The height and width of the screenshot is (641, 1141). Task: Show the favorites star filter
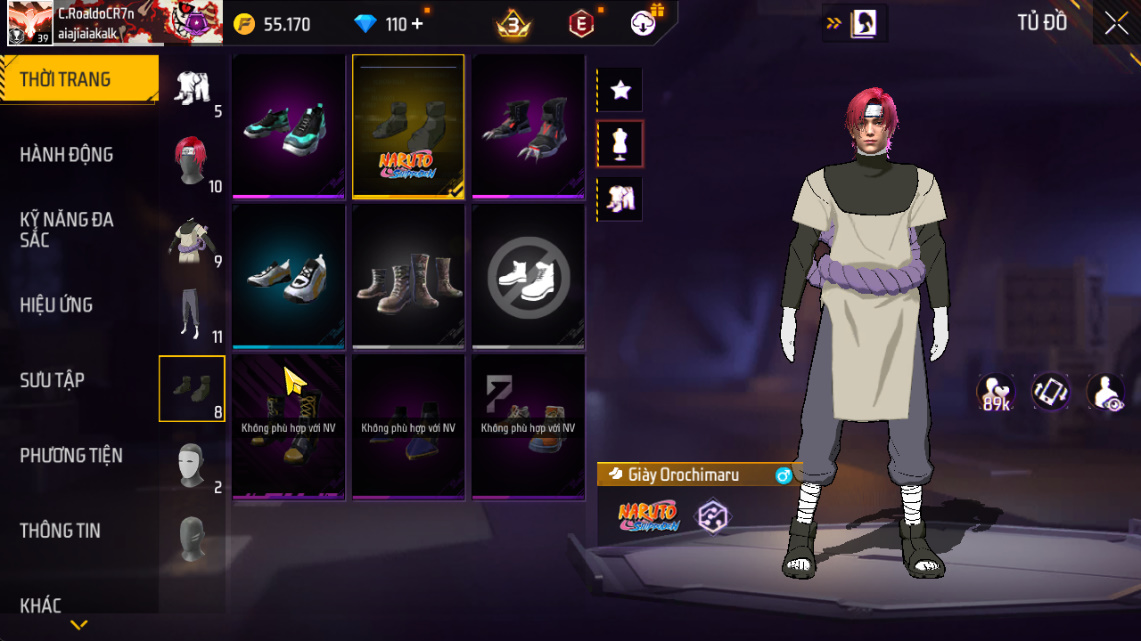(x=620, y=90)
